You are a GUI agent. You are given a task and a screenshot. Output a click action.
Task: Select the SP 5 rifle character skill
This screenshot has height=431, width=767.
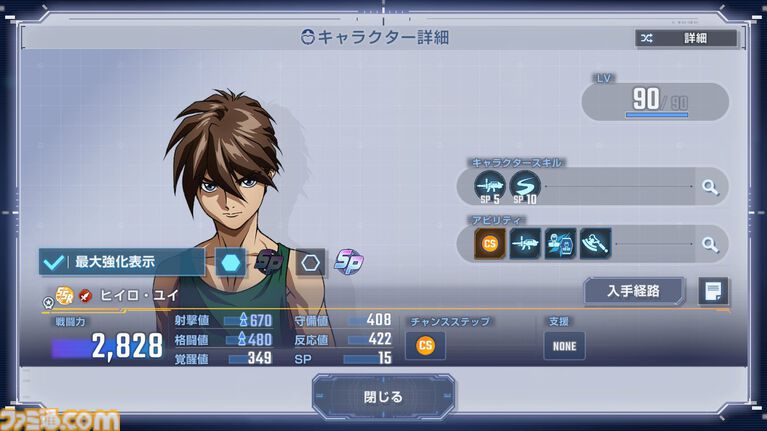point(491,186)
